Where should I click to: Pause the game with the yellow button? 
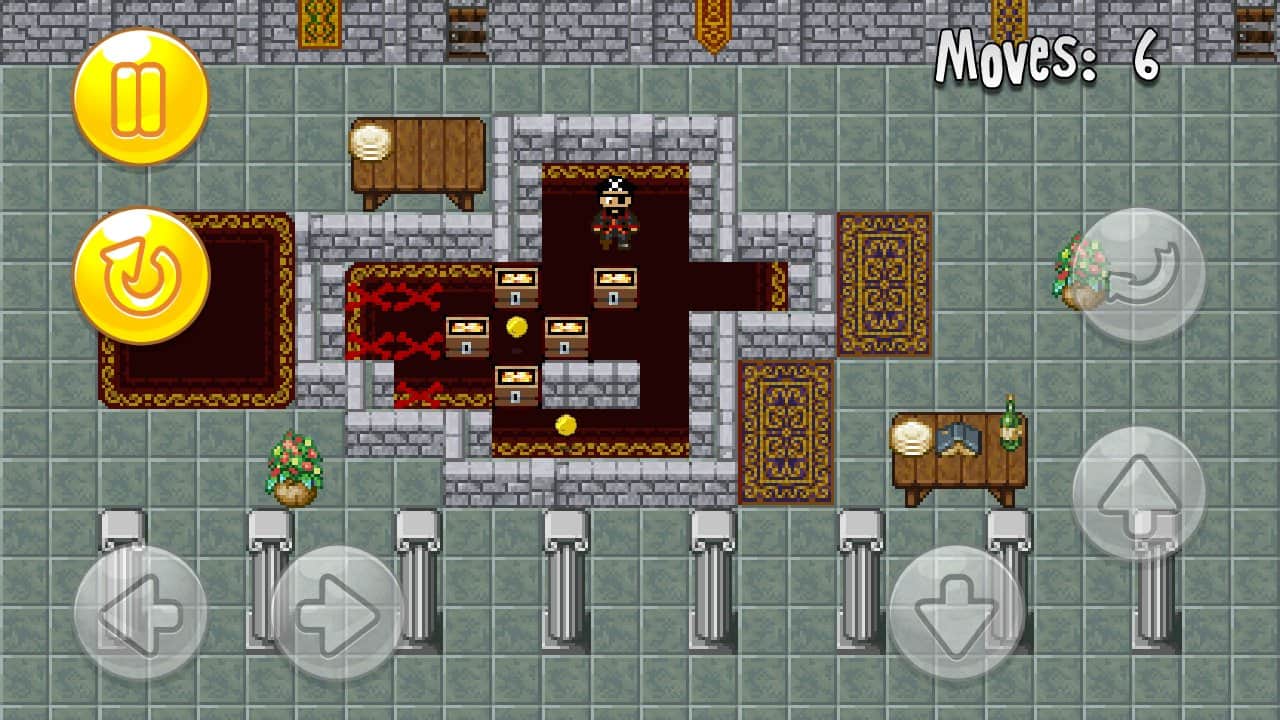(141, 97)
